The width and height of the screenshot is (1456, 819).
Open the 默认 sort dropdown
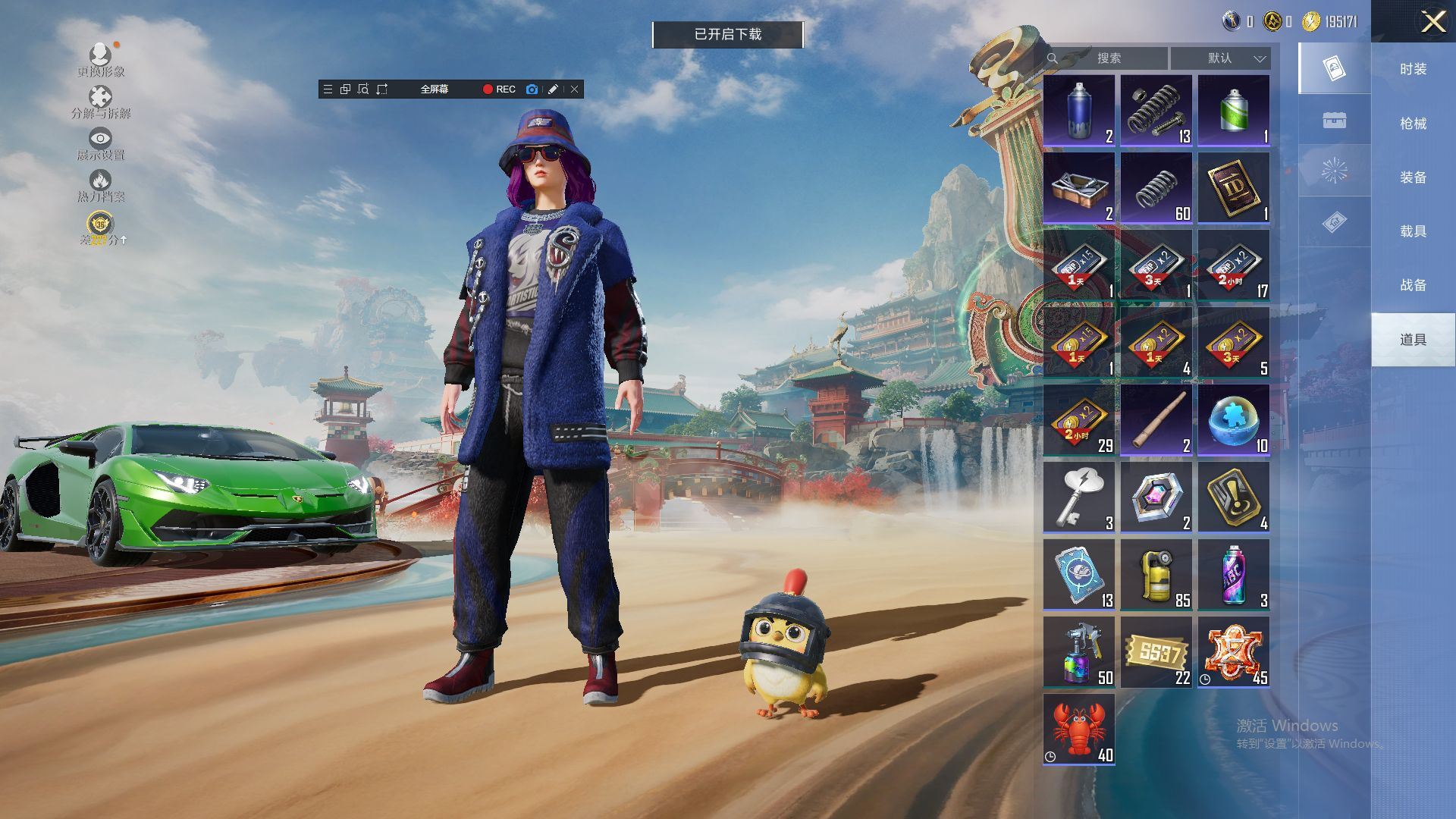pyautogui.click(x=1220, y=58)
